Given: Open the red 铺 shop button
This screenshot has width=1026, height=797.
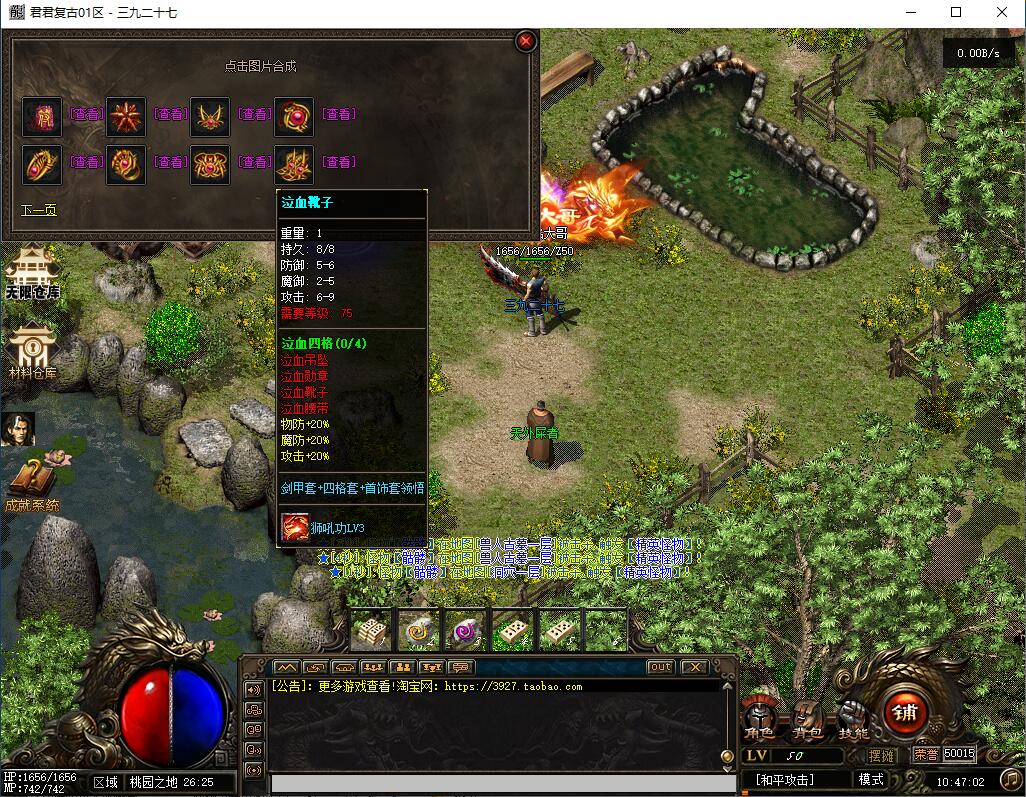Looking at the screenshot, I should click(x=905, y=712).
